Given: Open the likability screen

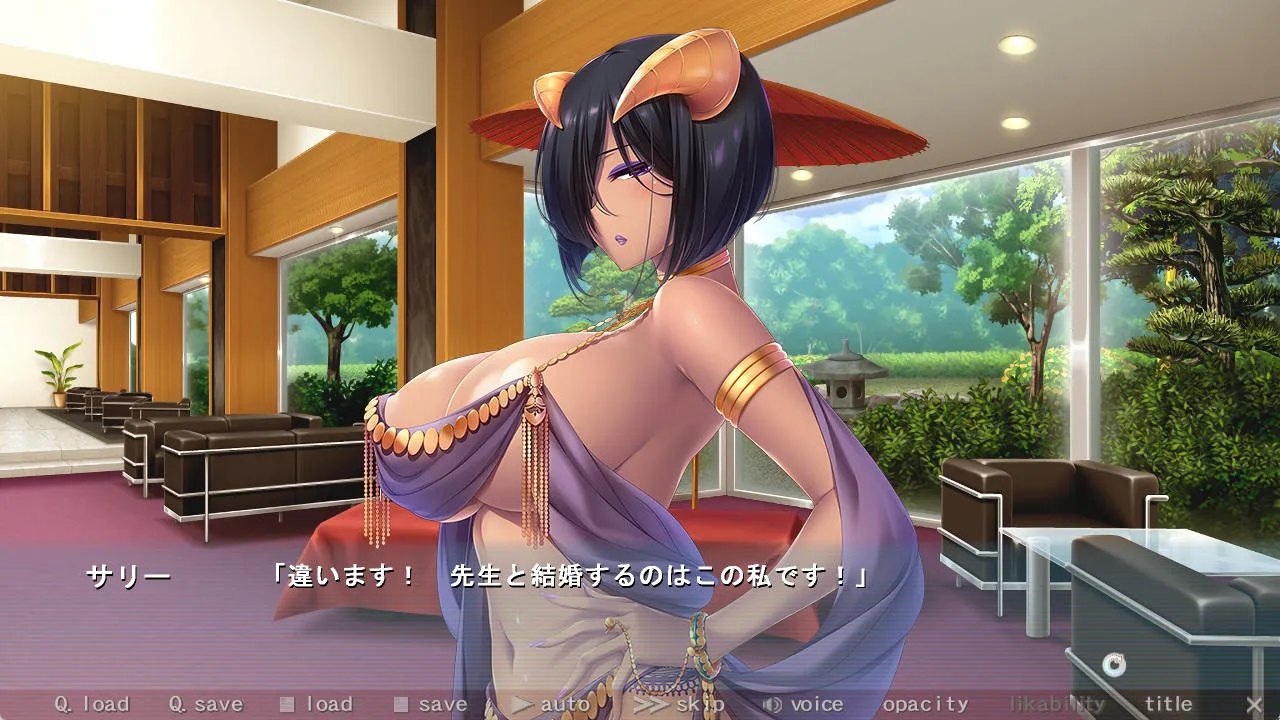Looking at the screenshot, I should click(1057, 704).
